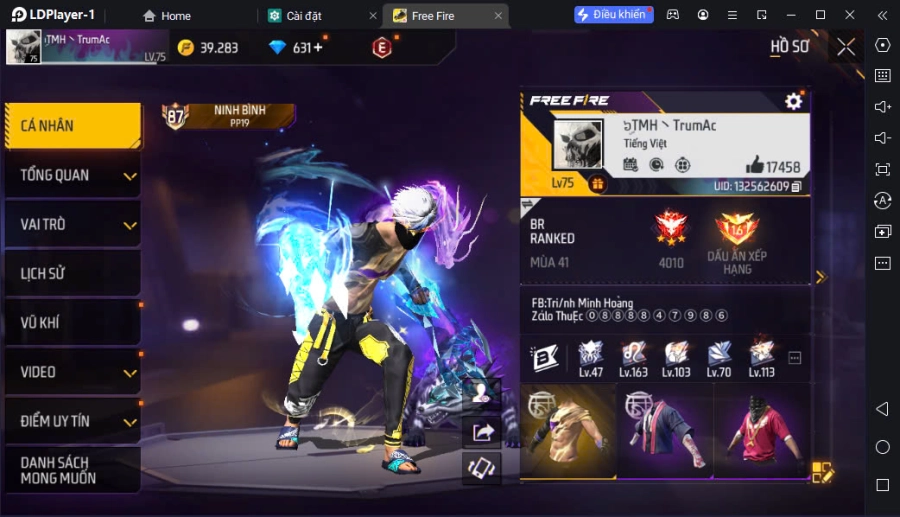Open profile settings gear icon

(x=794, y=101)
